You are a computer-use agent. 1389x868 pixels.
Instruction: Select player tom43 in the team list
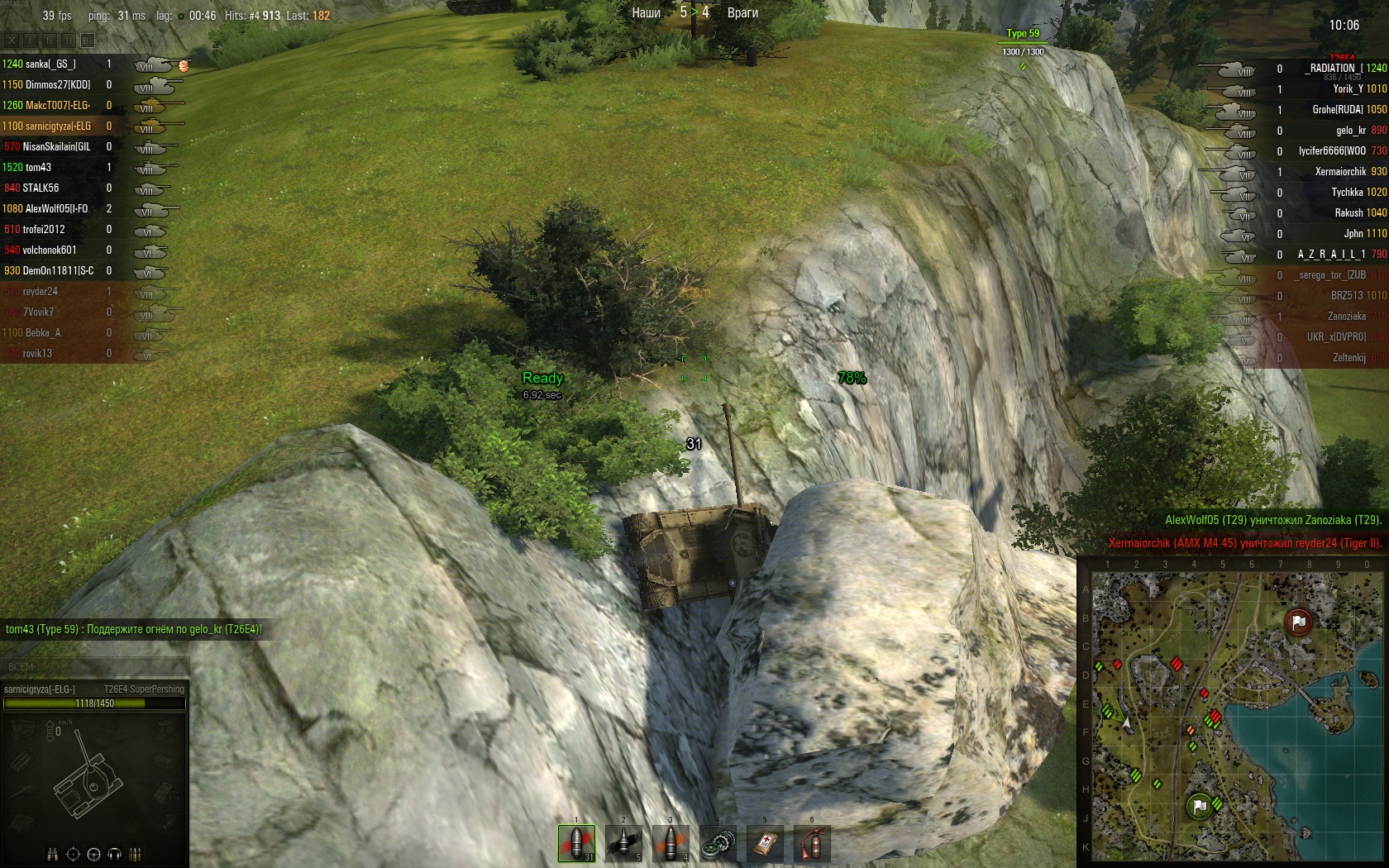(38, 167)
